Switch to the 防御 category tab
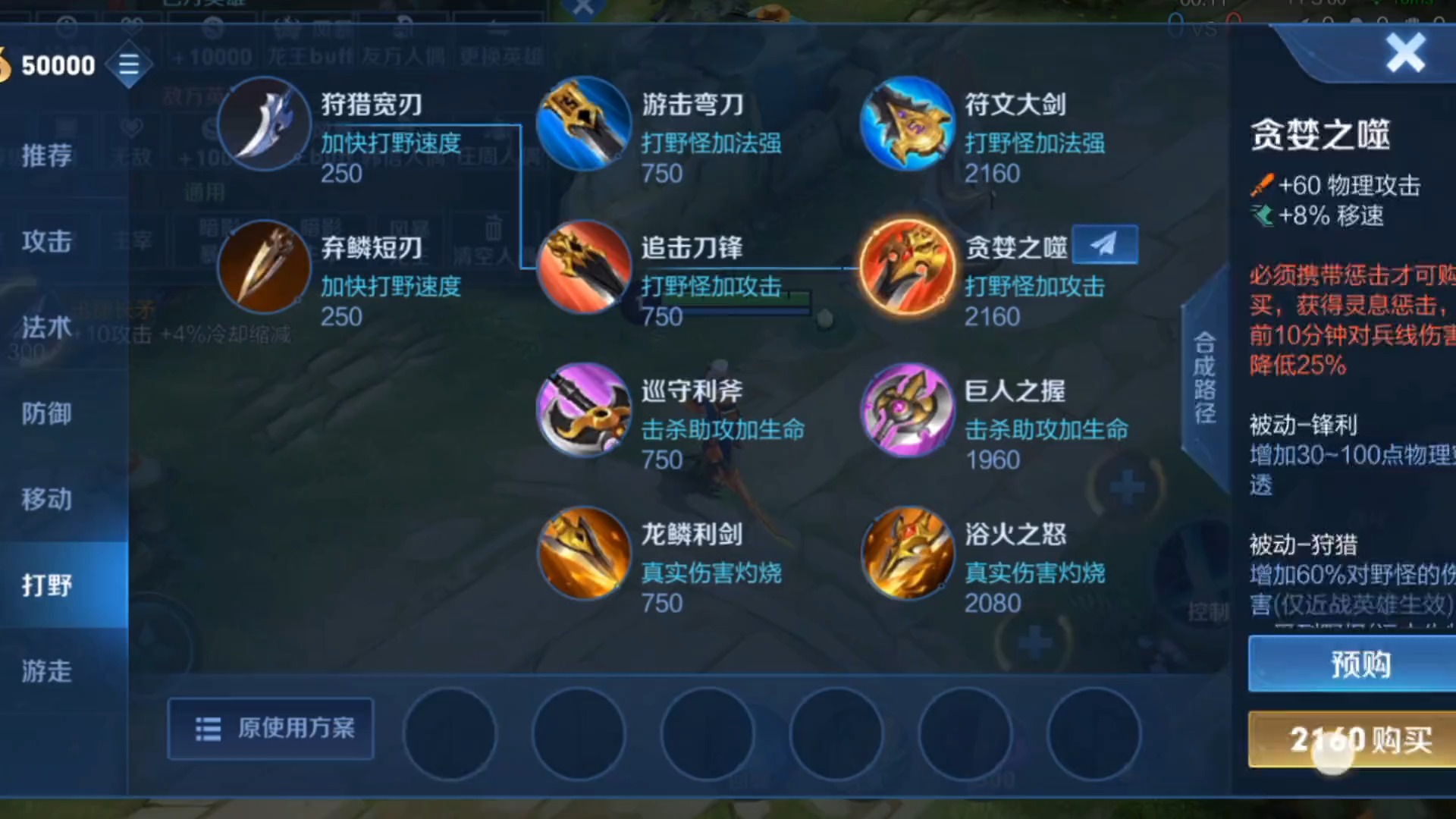Viewport: 1456px width, 819px height. [47, 414]
